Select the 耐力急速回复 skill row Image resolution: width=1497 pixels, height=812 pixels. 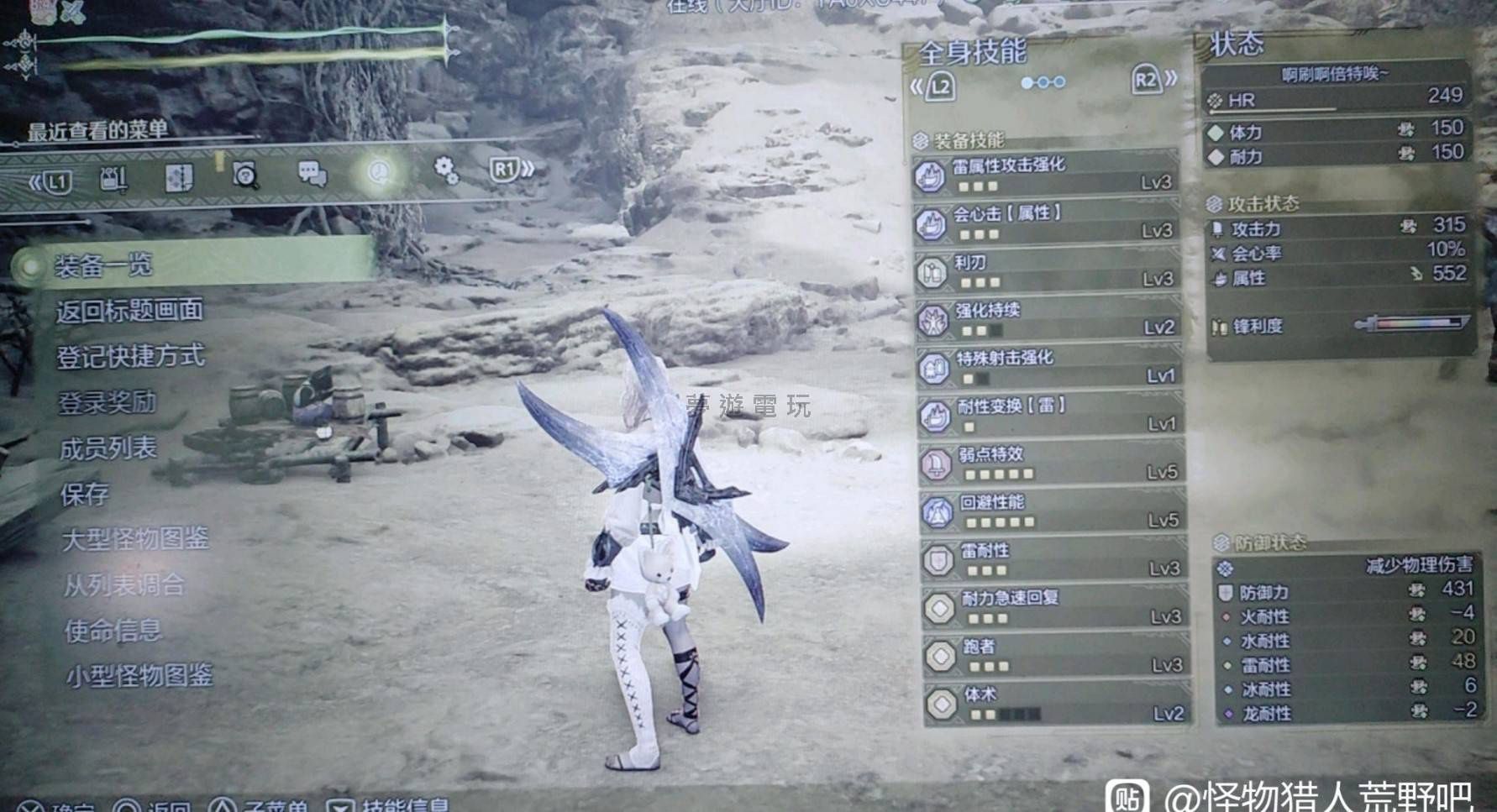[x=1056, y=608]
